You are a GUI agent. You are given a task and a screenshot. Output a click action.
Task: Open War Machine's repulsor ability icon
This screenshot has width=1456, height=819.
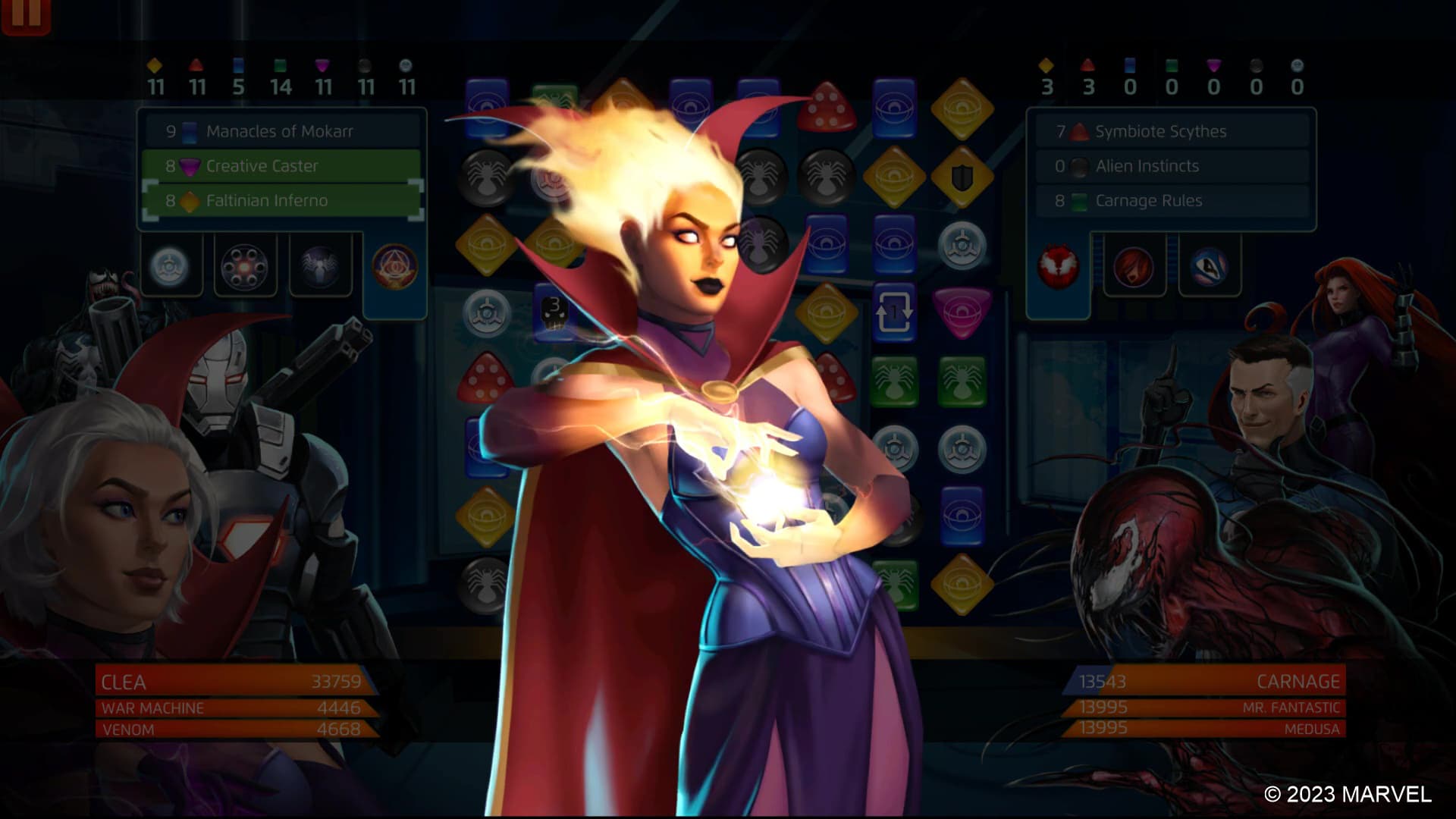coord(244,265)
